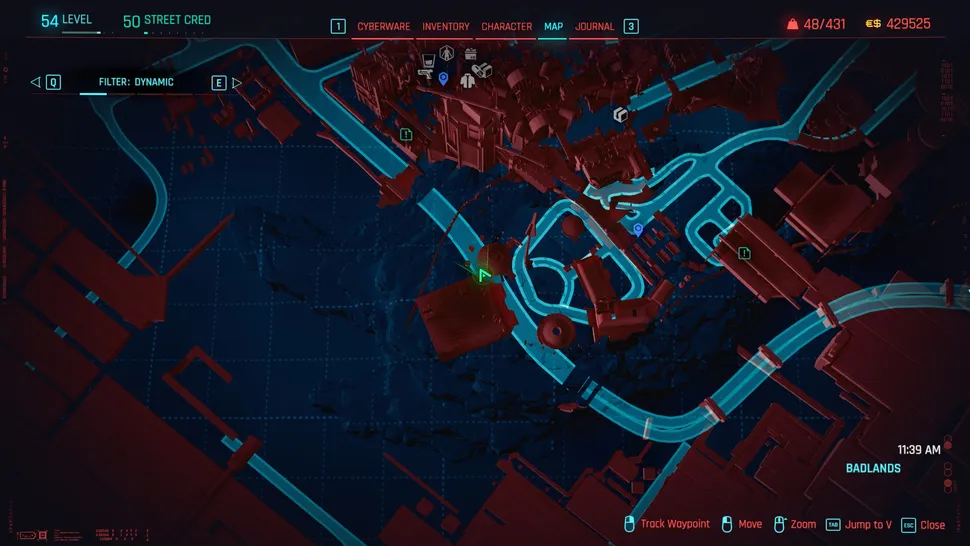Image resolution: width=970 pixels, height=546 pixels.
Task: Pick the gun shop pistol marker
Action: point(425,74)
